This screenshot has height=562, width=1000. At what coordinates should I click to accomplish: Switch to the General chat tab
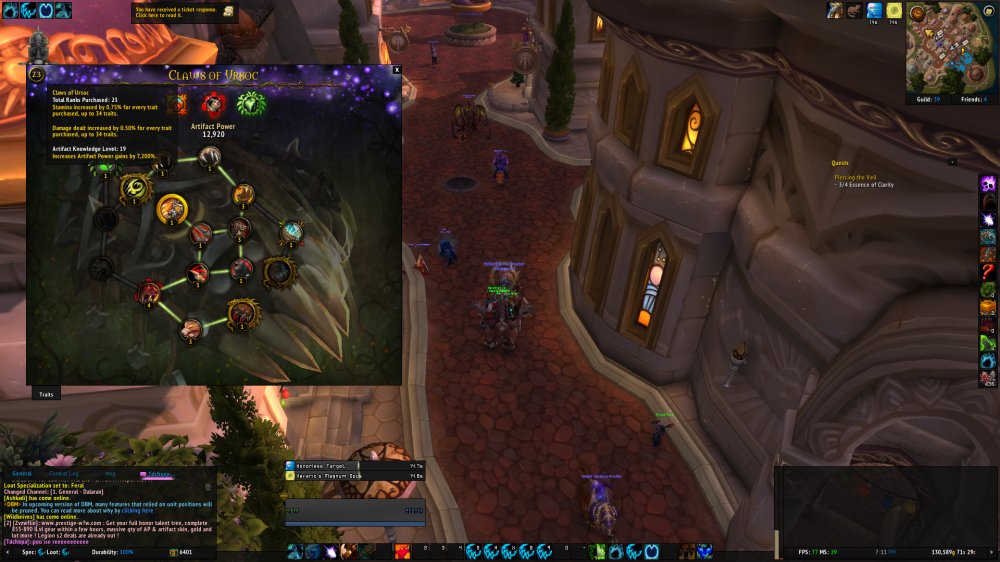[x=22, y=473]
